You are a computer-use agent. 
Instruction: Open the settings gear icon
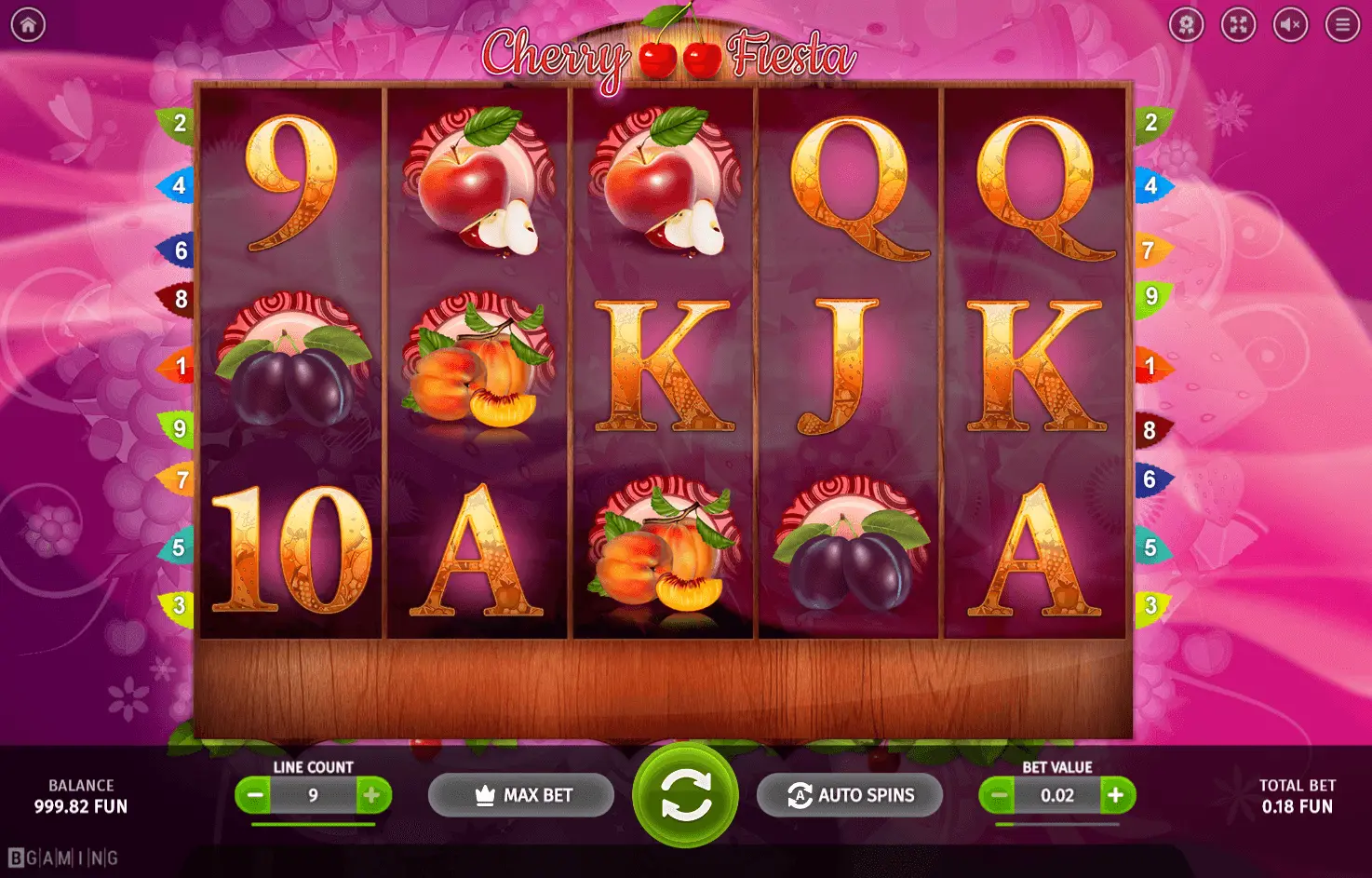pyautogui.click(x=1187, y=25)
